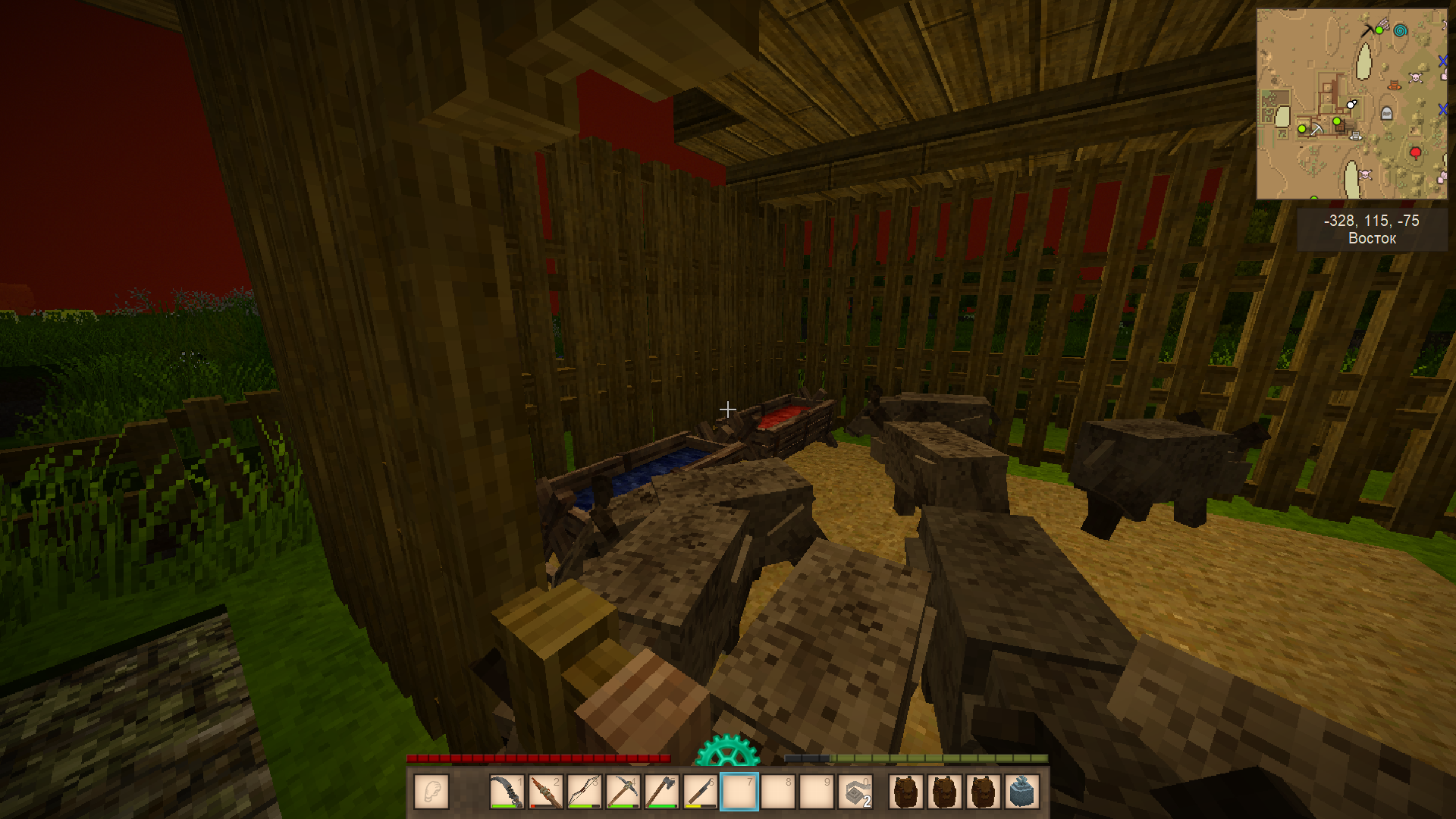
Task: Click the red tree waypoint on minimap
Action: click(x=1415, y=153)
